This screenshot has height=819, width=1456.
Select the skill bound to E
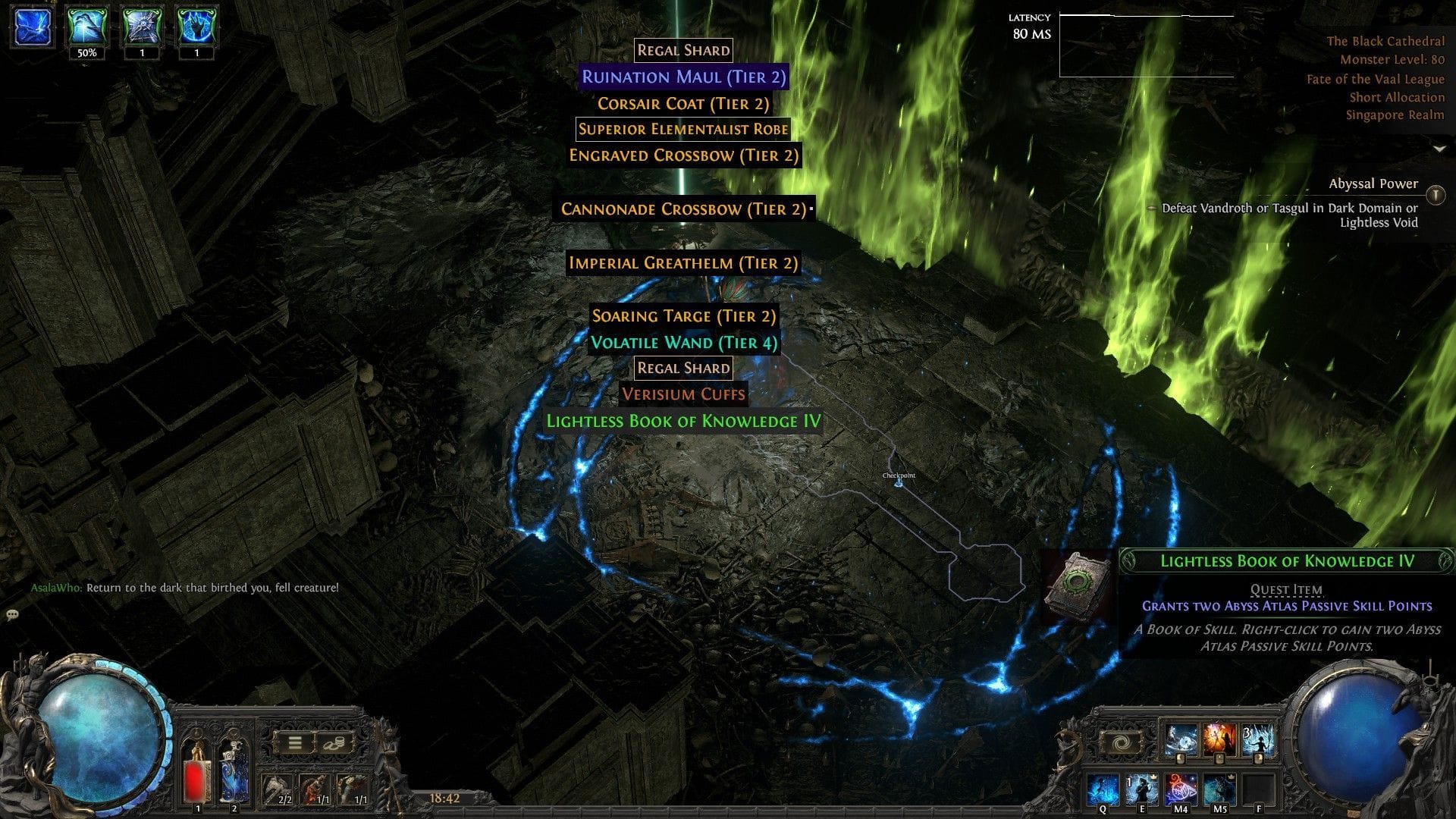pos(1142,789)
